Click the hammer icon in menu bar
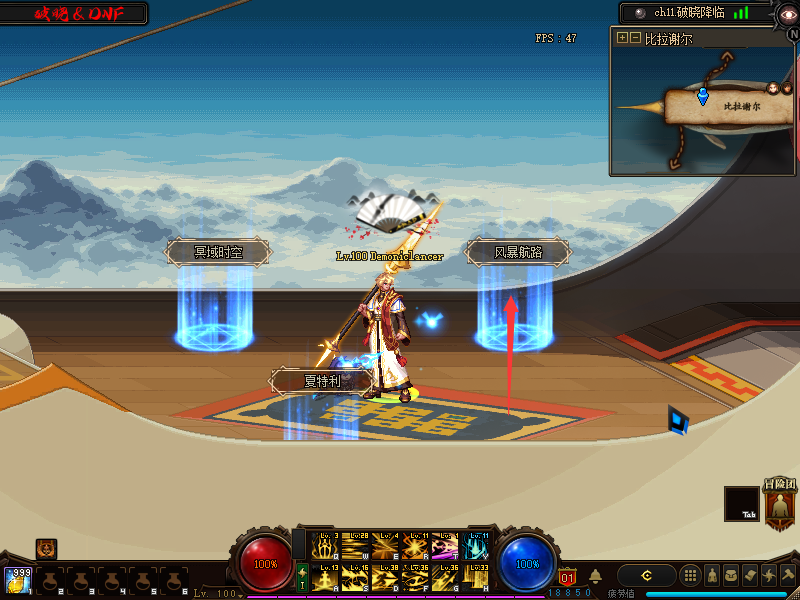The height and width of the screenshot is (600, 800). 788,575
